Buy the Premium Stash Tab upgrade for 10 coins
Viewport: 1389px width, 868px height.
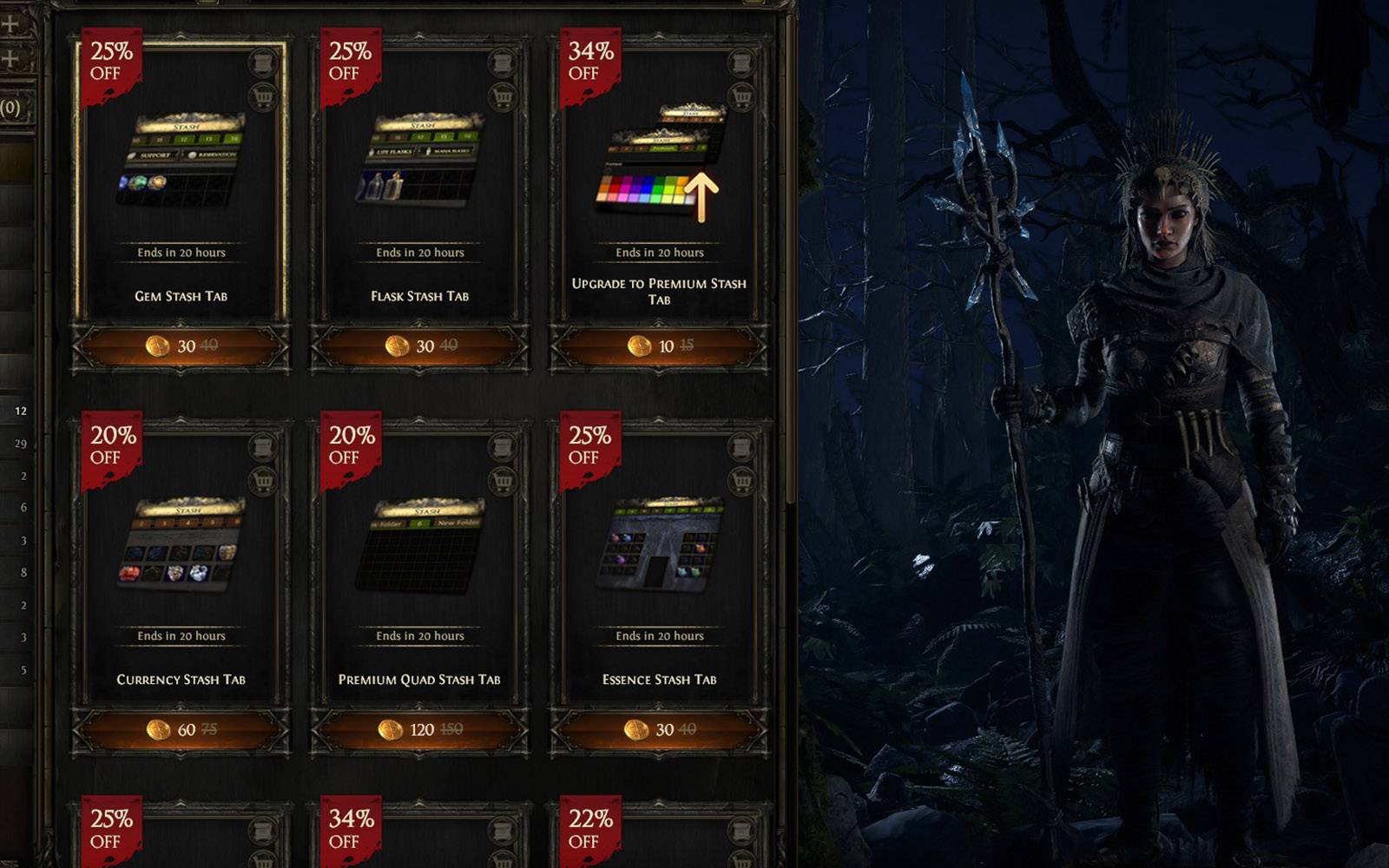coord(659,346)
